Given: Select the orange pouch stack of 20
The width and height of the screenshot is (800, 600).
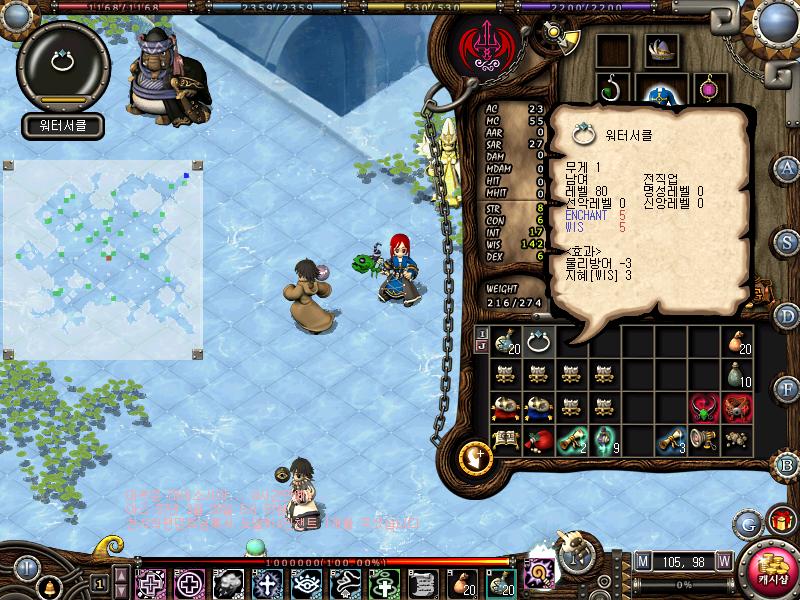Looking at the screenshot, I should coord(738,342).
